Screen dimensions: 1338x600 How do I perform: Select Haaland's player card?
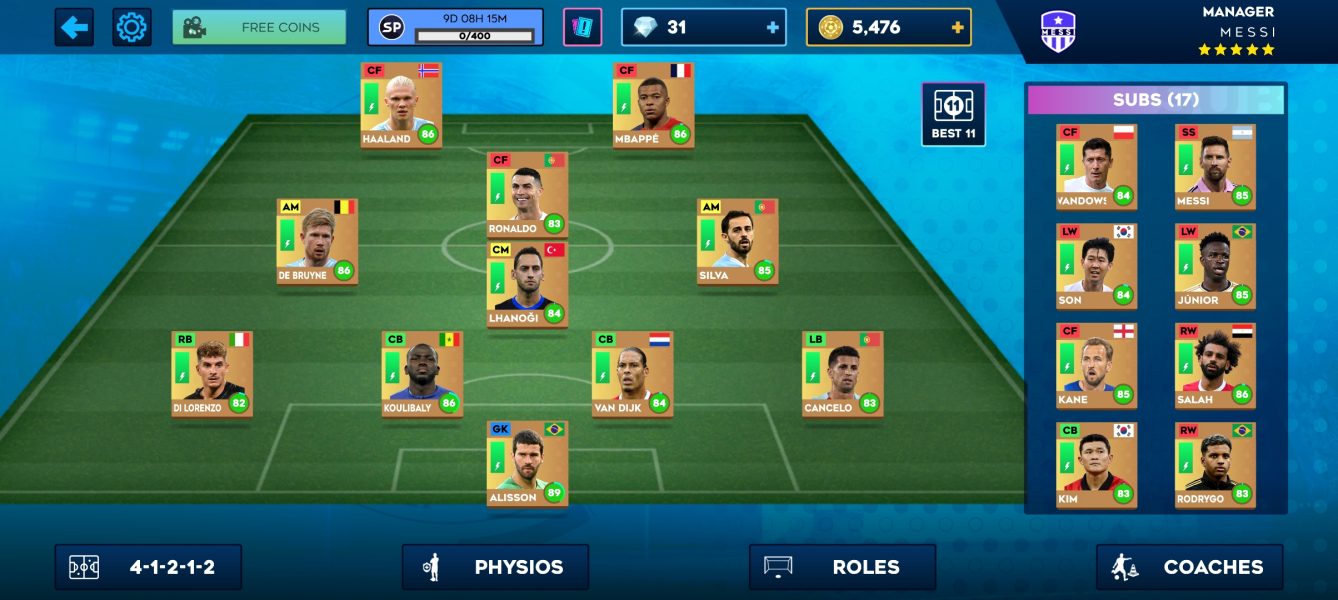coord(401,105)
